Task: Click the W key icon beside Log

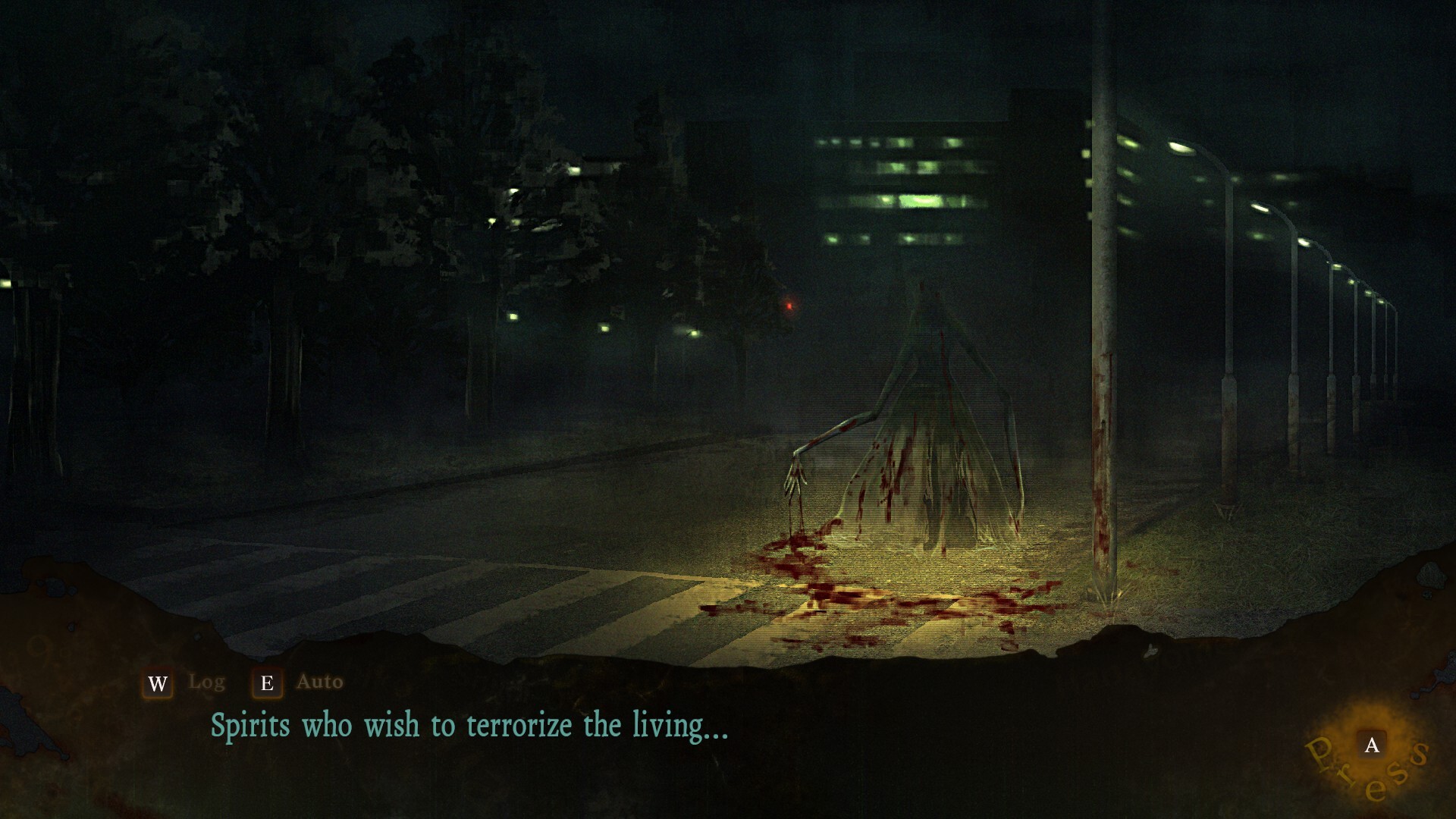Action: tap(158, 683)
